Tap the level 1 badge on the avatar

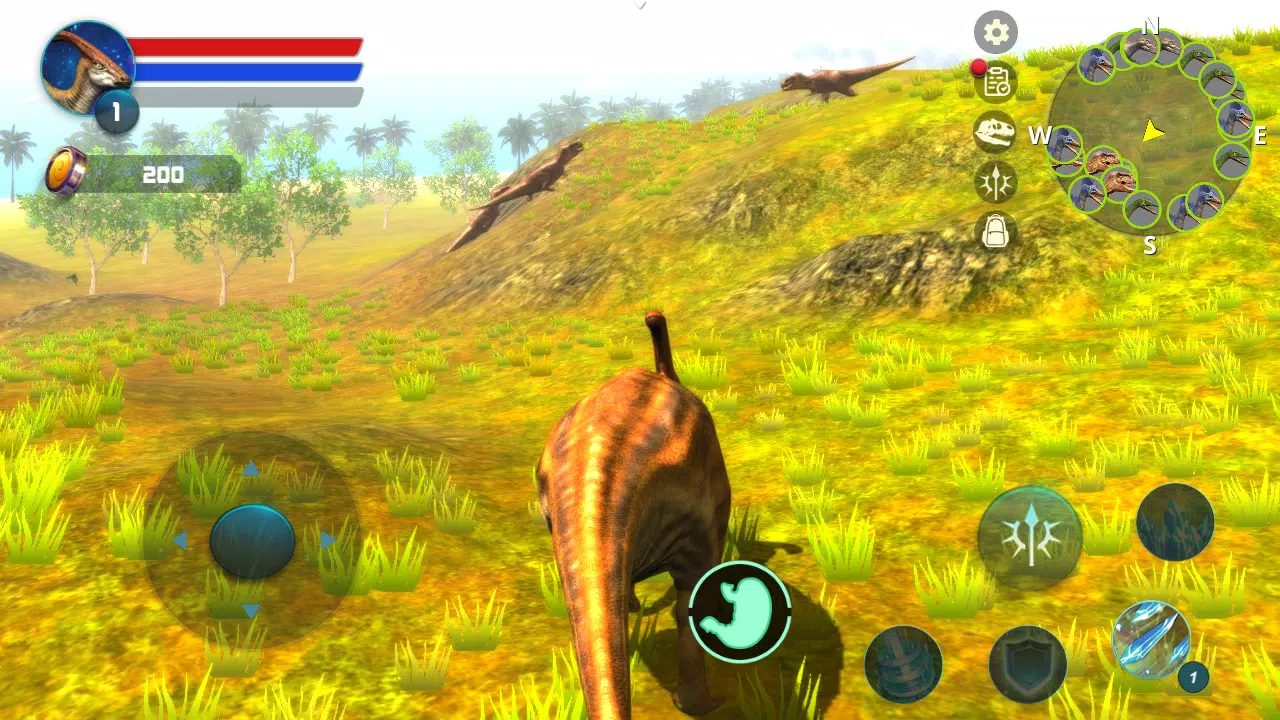(x=115, y=113)
